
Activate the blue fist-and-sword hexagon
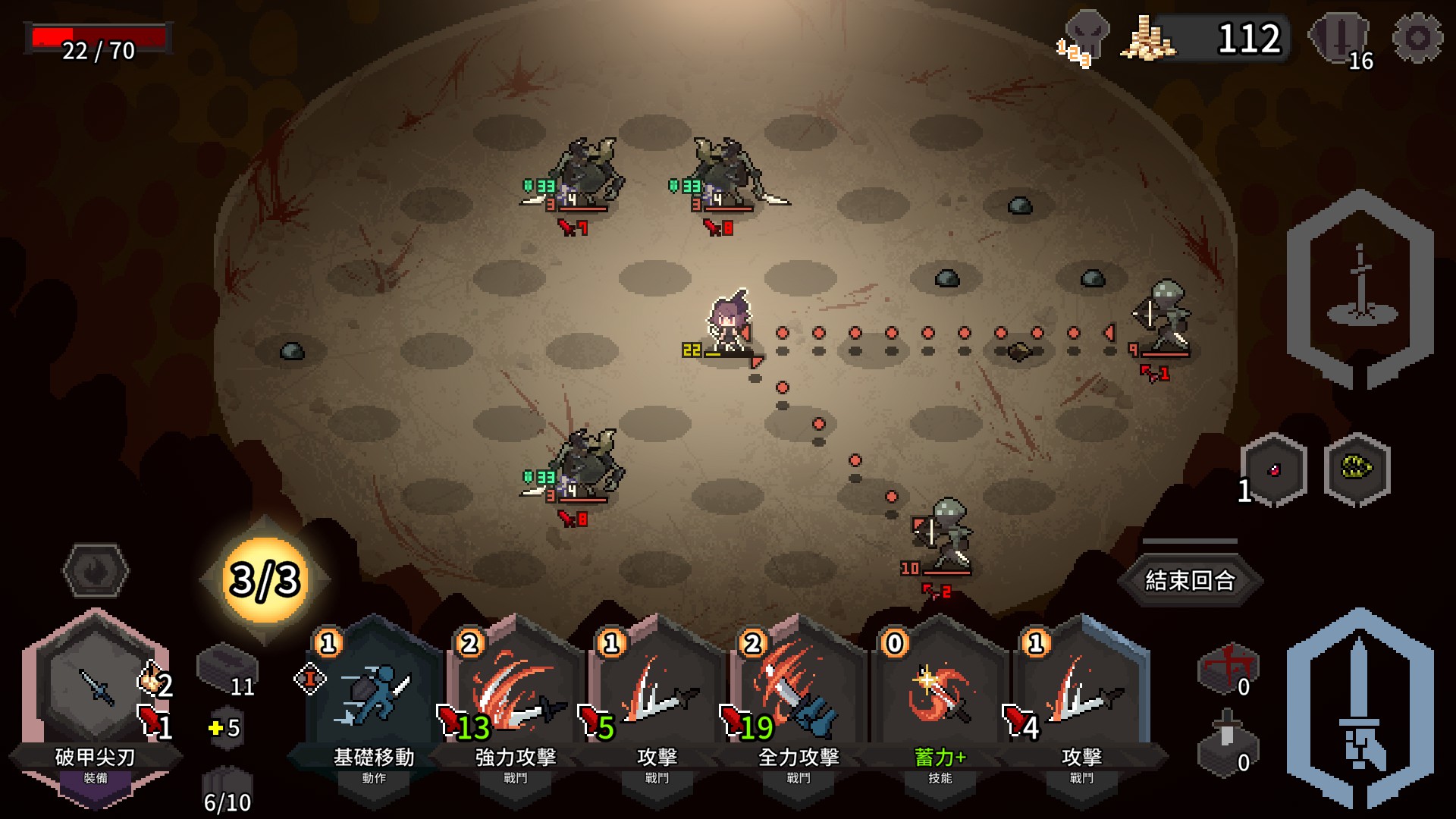coord(1360,708)
